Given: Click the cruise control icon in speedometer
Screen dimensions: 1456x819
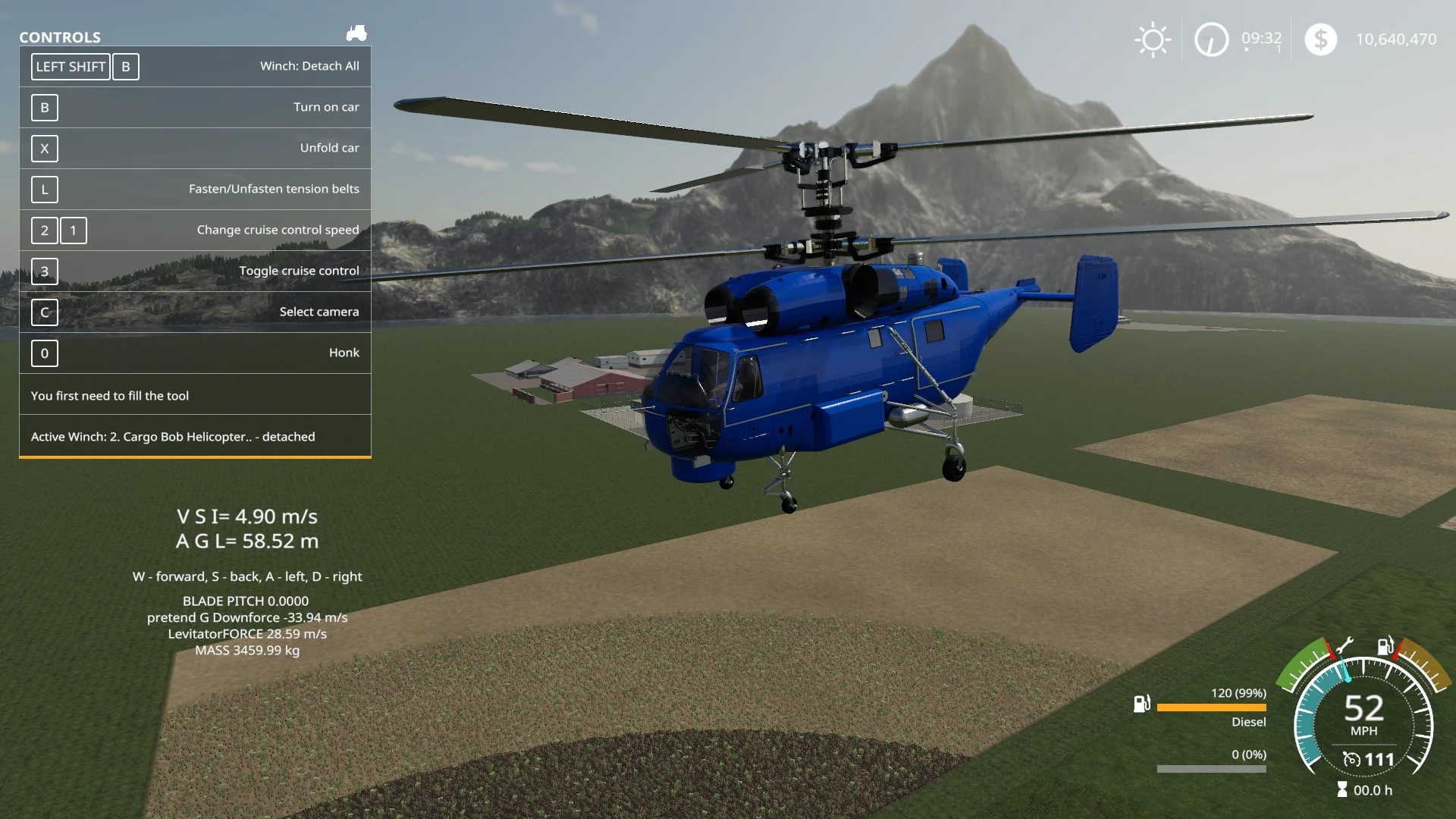Looking at the screenshot, I should 1351,759.
